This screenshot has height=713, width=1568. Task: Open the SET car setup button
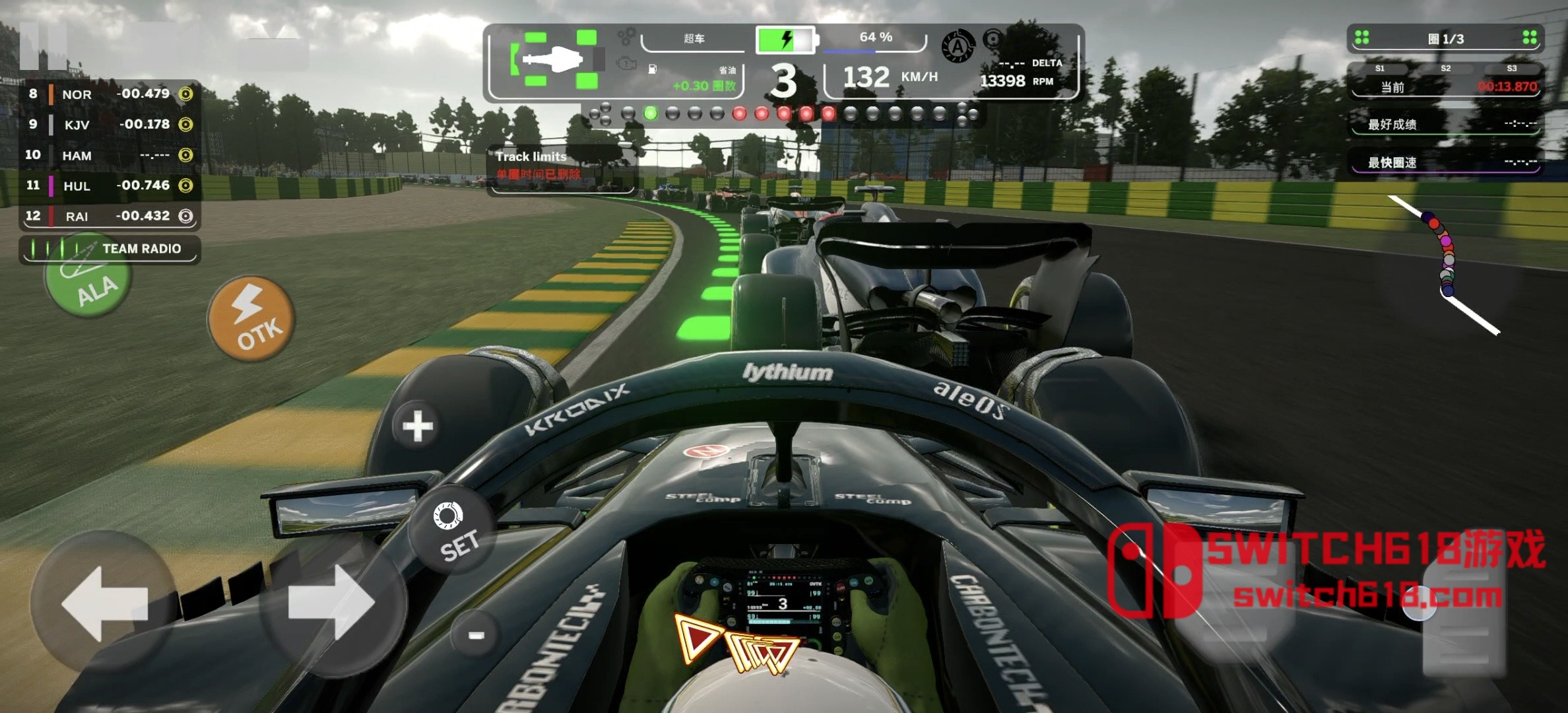(453, 531)
